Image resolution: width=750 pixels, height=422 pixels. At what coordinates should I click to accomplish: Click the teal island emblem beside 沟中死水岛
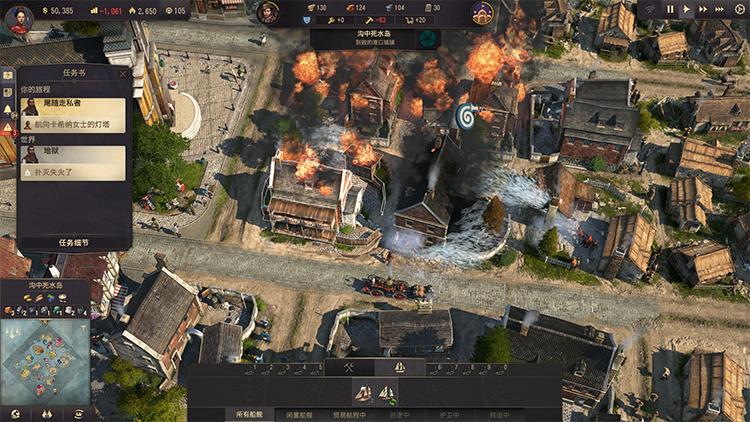coord(427,39)
